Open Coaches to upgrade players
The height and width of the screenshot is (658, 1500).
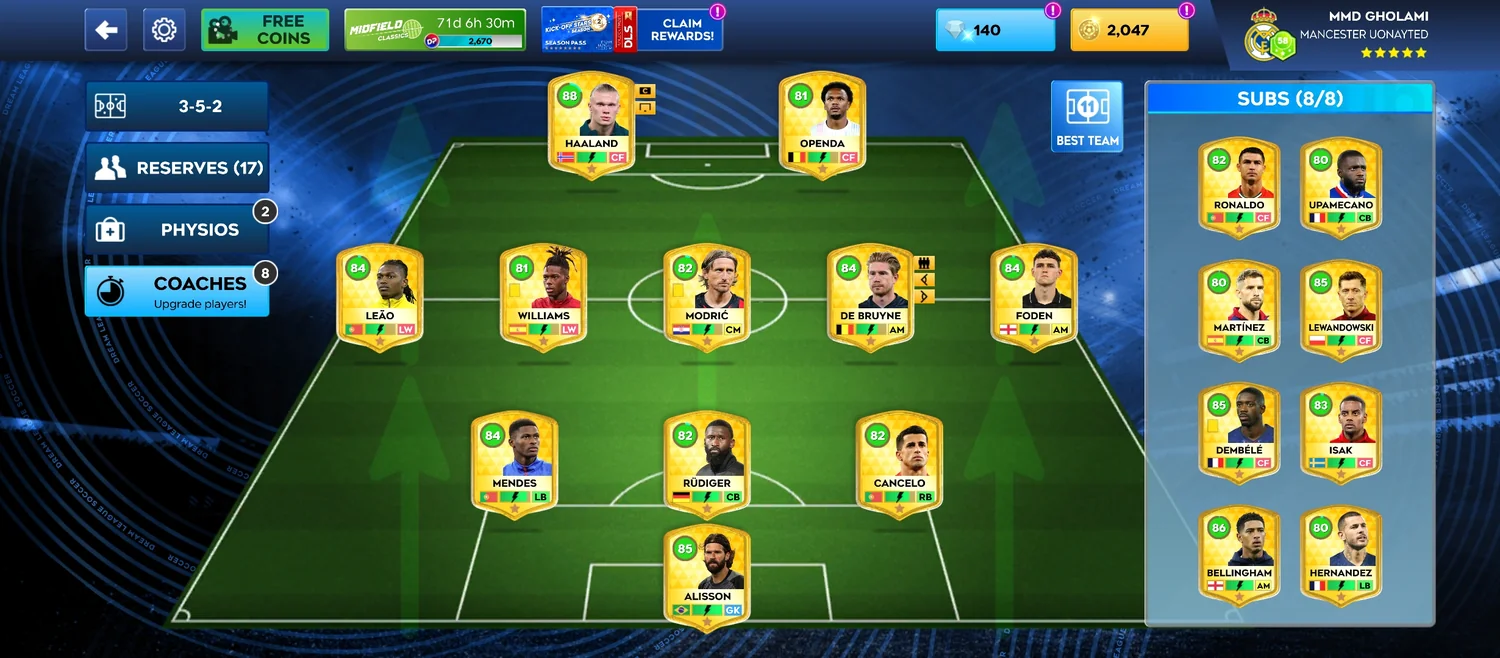point(177,291)
